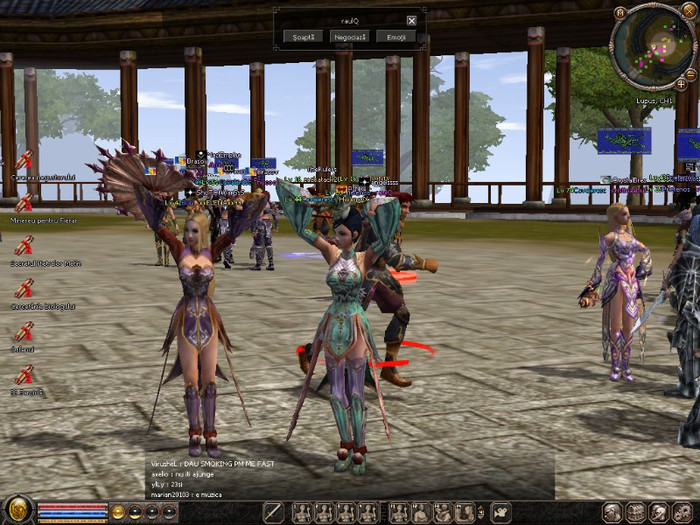Click the Șoaptă whisper button
Image resolution: width=700 pixels, height=525 pixels.
(x=303, y=36)
